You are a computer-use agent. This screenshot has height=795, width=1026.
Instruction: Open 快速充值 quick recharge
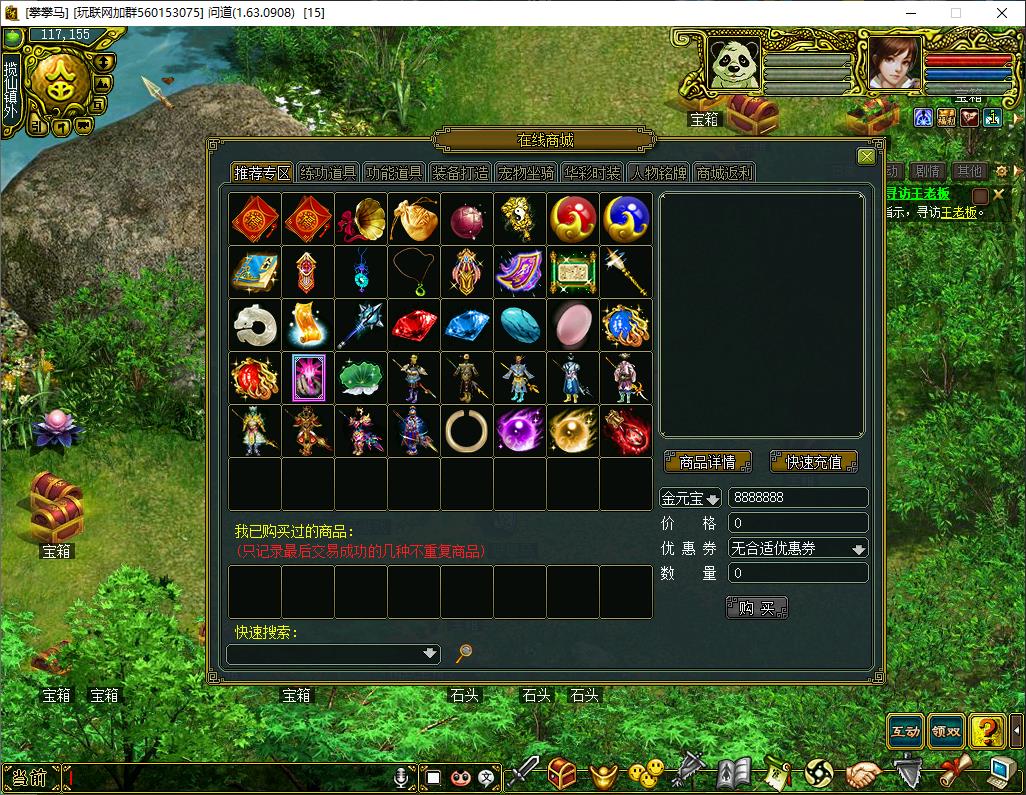pyautogui.click(x=813, y=462)
